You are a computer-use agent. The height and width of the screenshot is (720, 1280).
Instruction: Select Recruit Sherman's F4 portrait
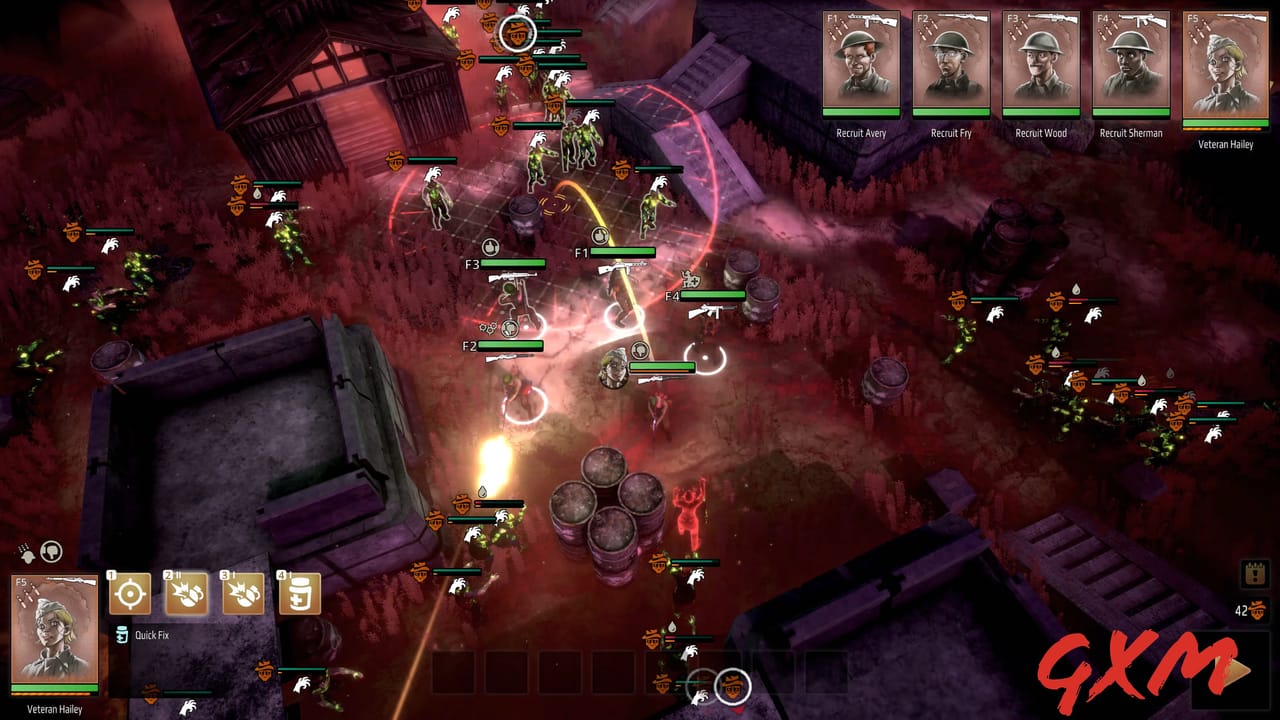click(1131, 65)
